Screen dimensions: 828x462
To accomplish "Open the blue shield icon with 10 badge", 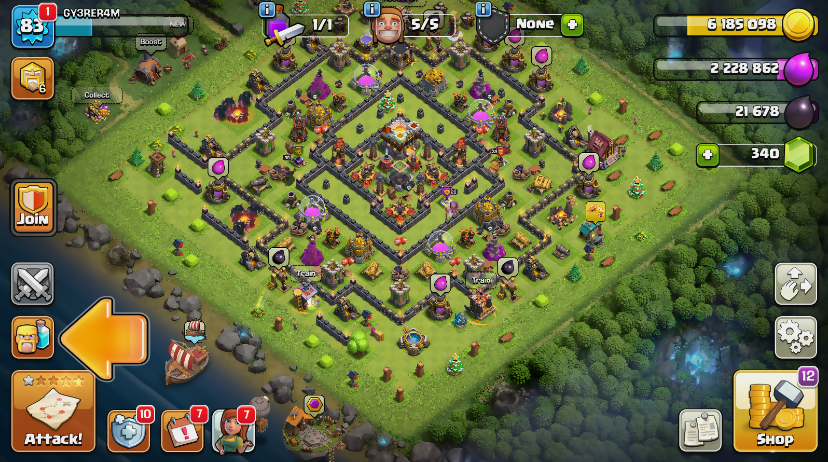I will tap(128, 431).
